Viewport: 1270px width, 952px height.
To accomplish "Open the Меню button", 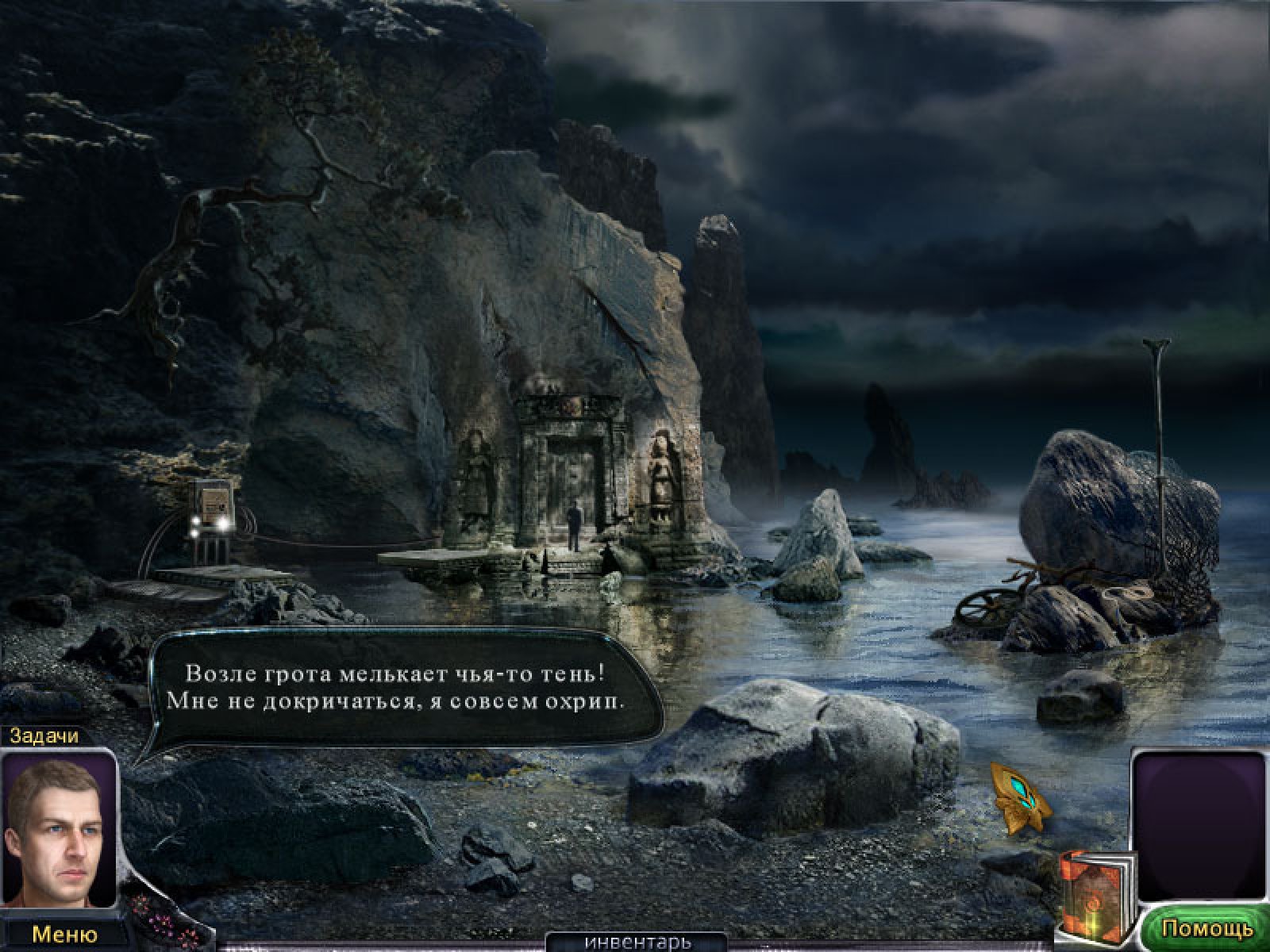I will click(63, 934).
